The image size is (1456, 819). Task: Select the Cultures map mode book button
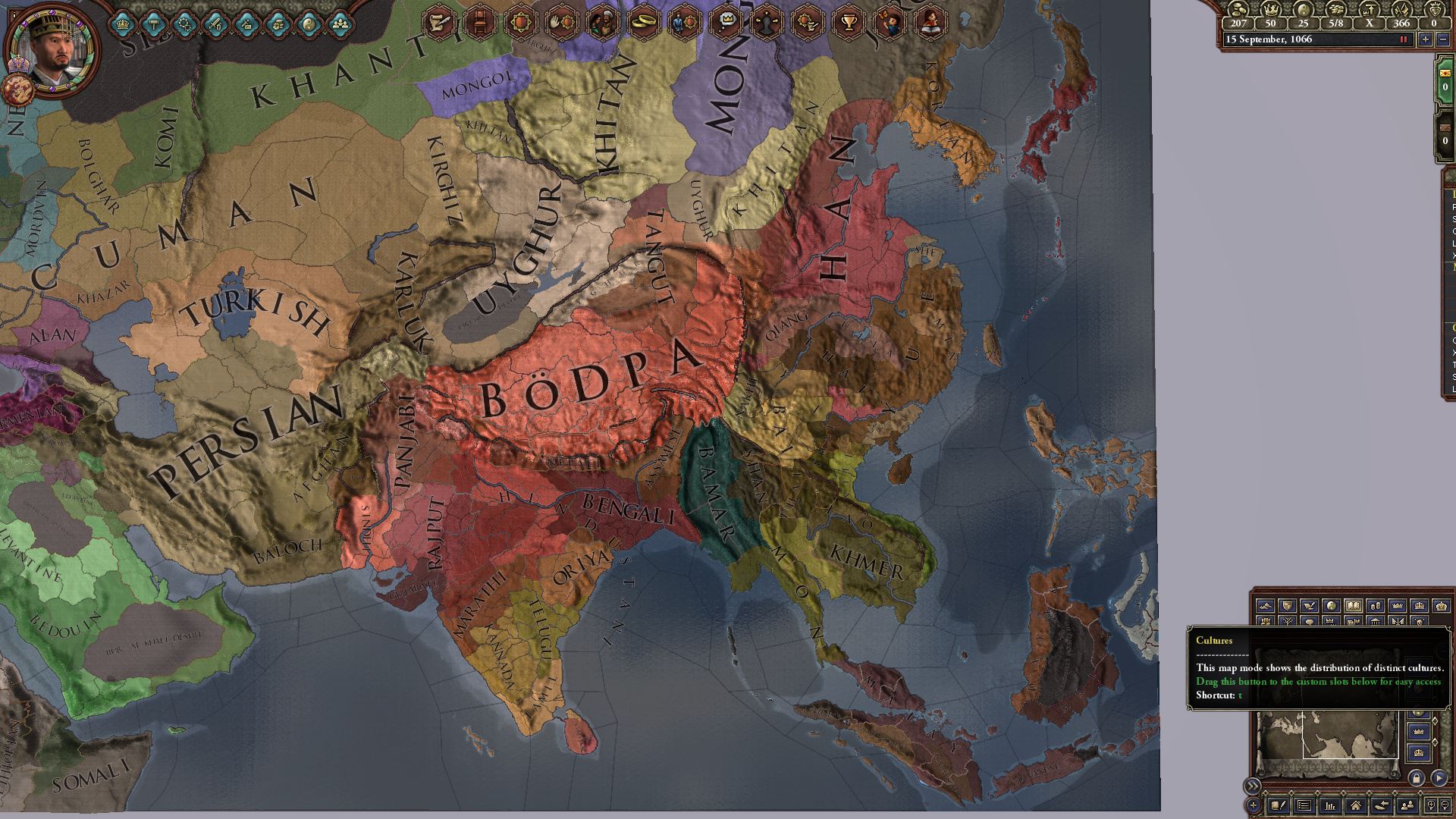click(1354, 604)
